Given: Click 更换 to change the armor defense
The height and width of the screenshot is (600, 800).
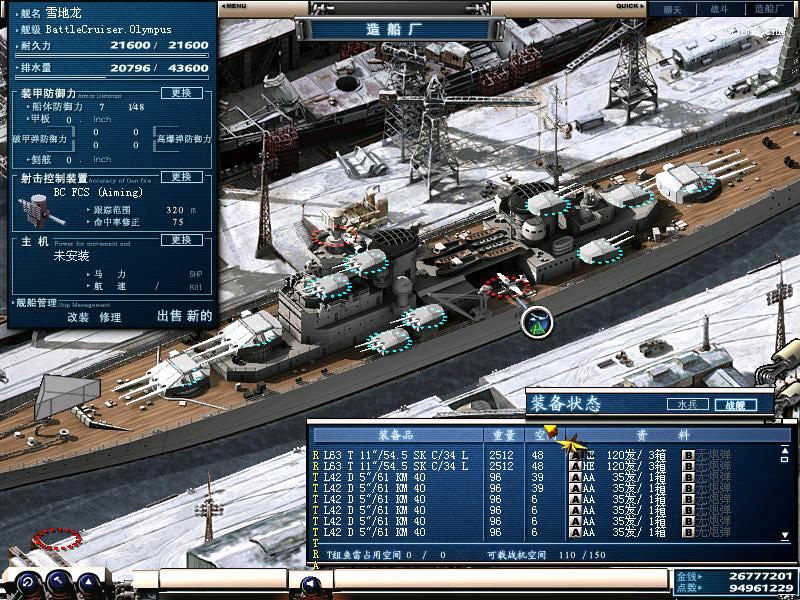Looking at the screenshot, I should pyautogui.click(x=181, y=93).
